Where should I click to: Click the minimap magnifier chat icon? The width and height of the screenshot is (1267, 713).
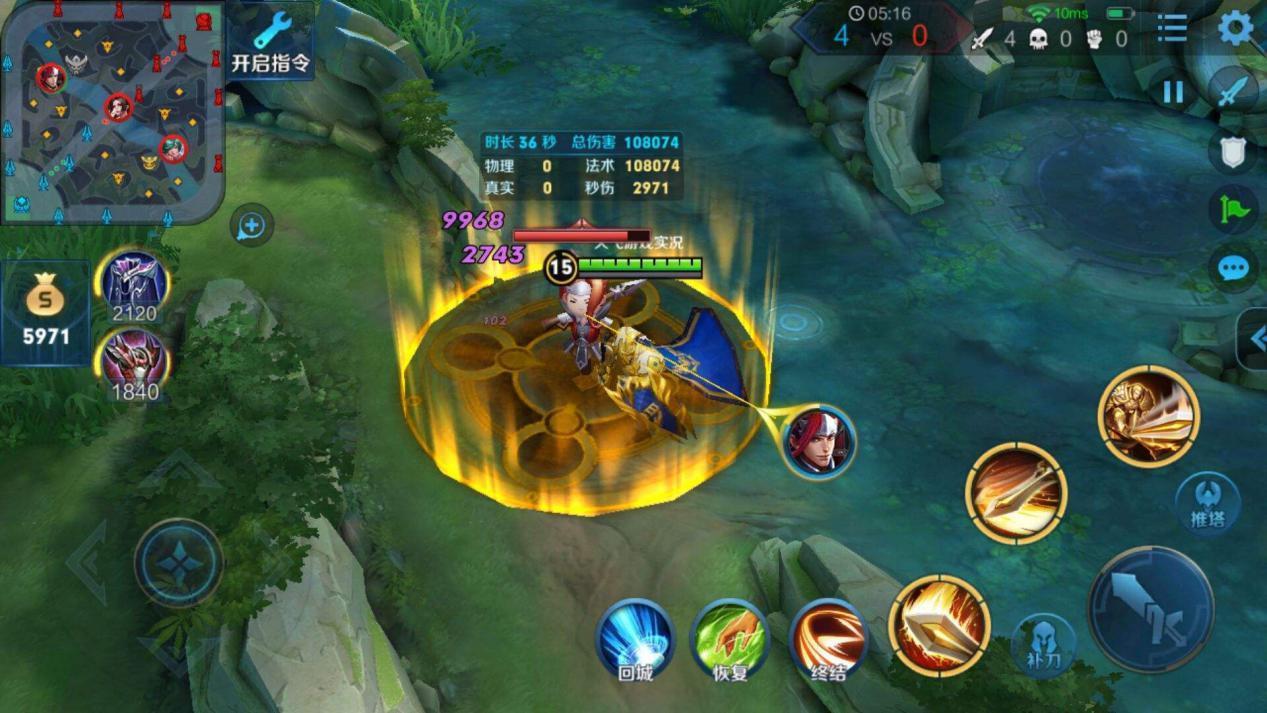(x=250, y=227)
